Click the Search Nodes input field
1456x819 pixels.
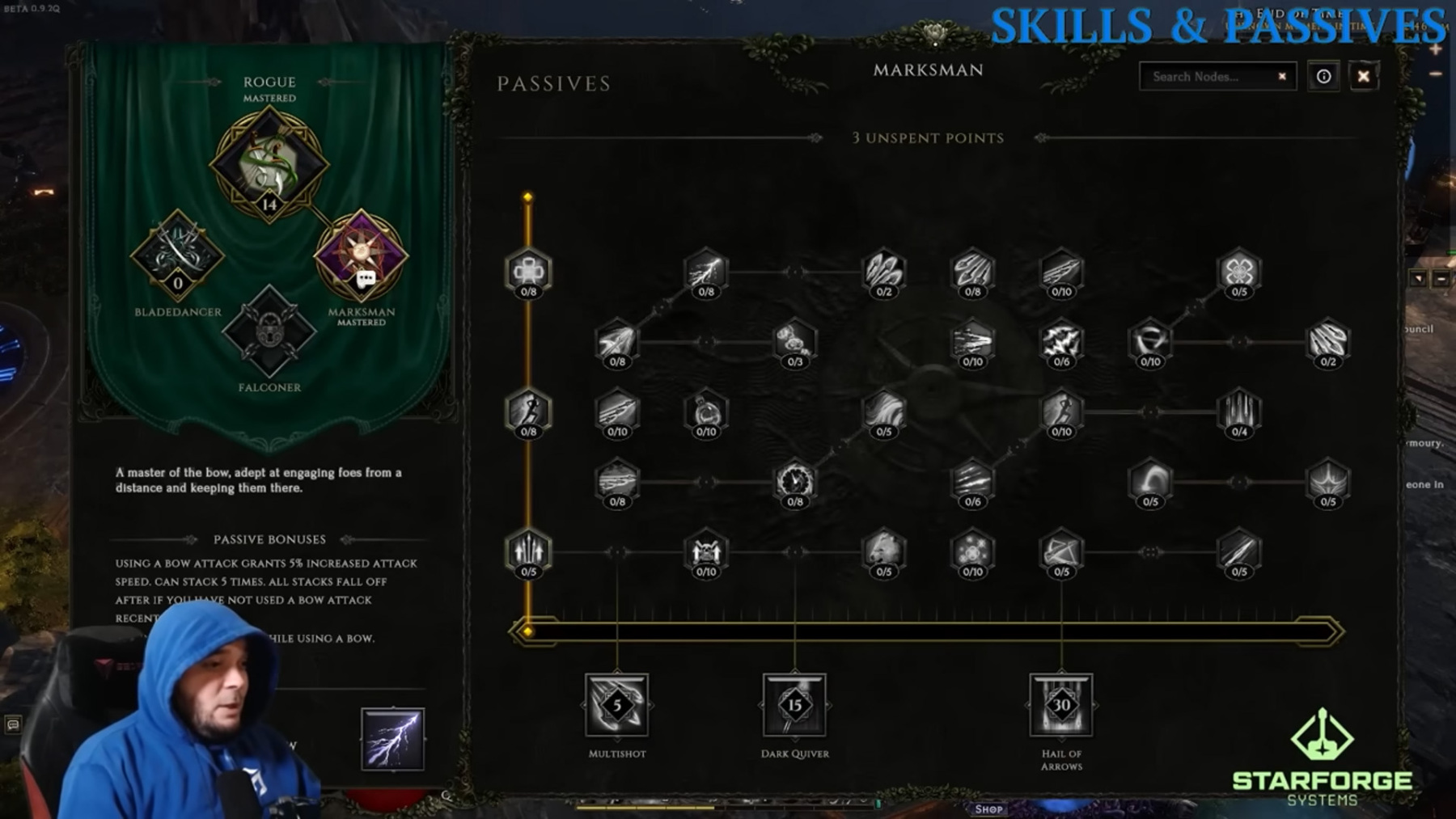coord(1205,77)
